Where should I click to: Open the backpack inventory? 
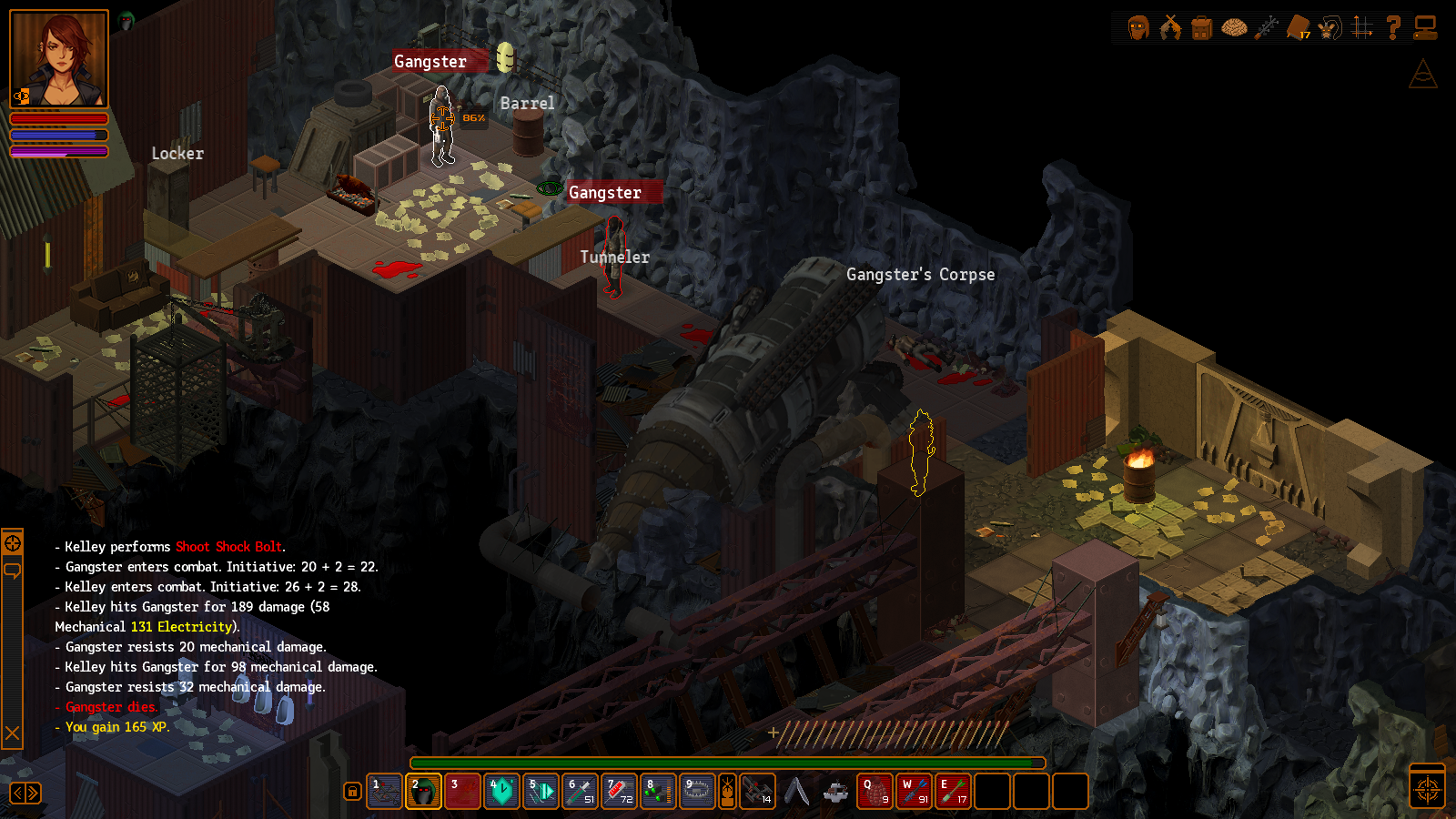1202,28
